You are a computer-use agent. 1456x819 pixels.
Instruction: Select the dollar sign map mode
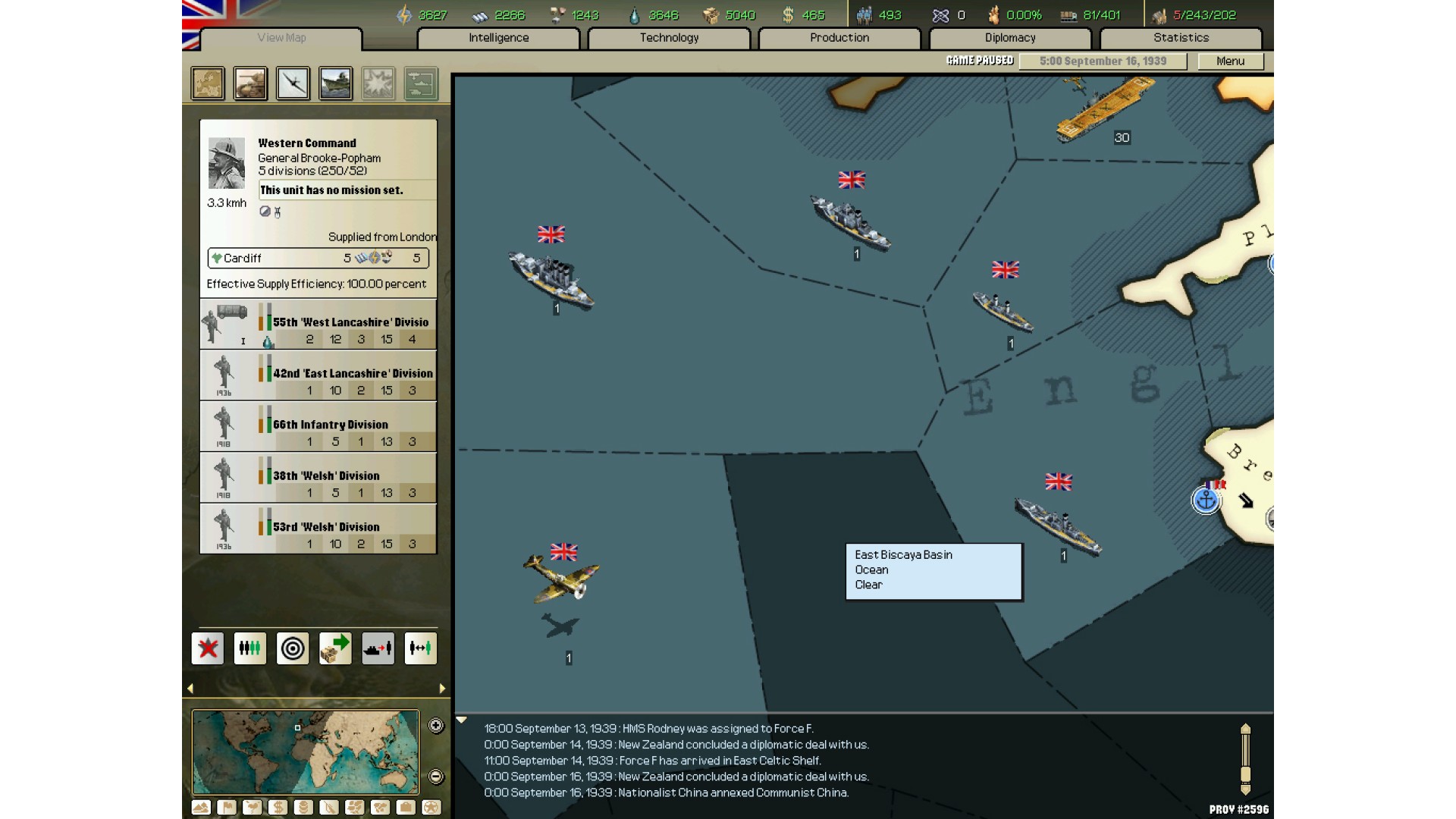(278, 808)
